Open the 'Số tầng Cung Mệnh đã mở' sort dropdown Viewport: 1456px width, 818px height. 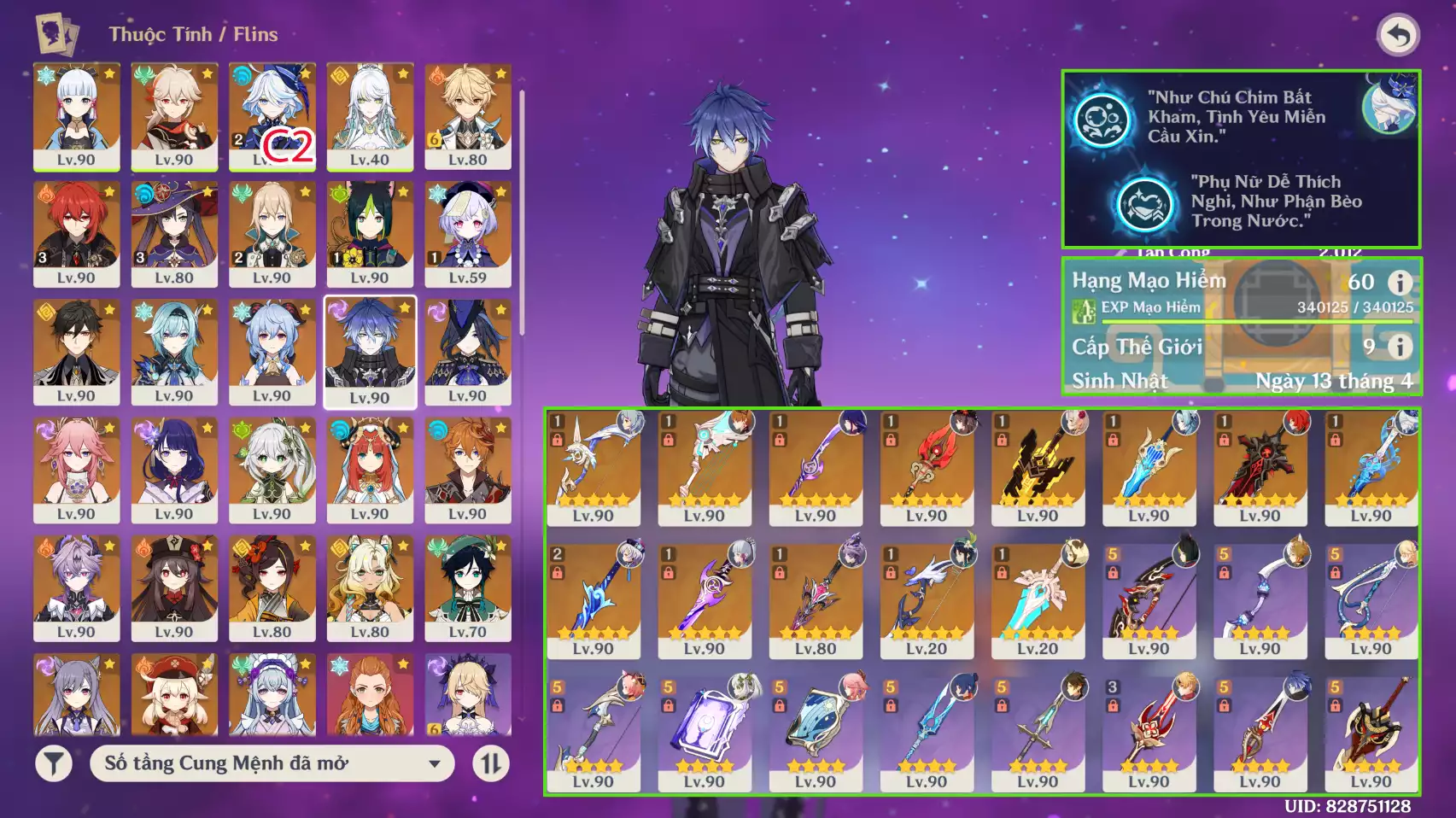pos(272,763)
